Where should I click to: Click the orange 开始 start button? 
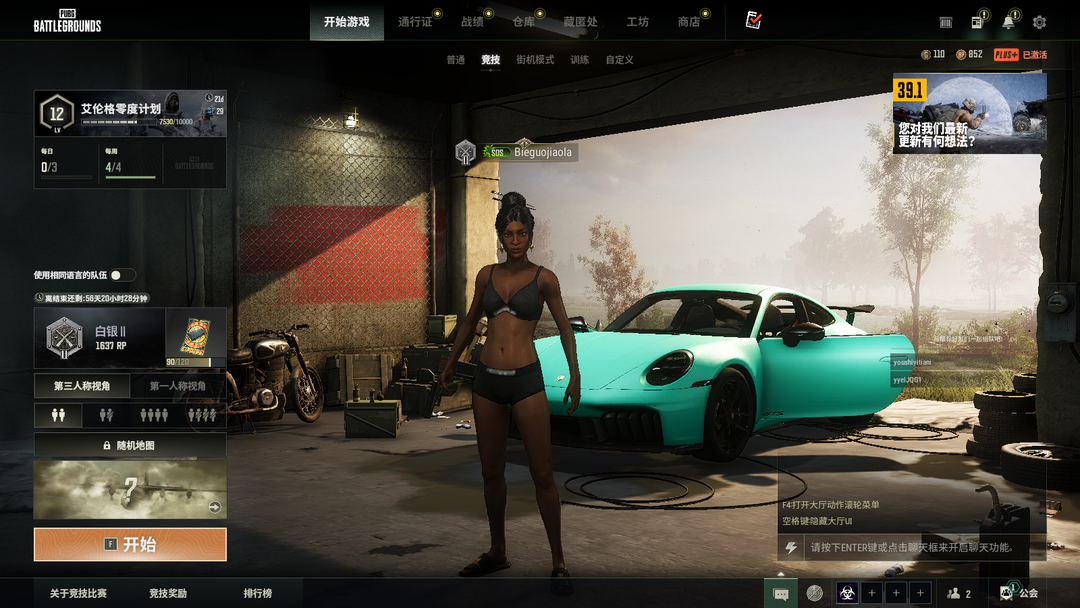pyautogui.click(x=130, y=545)
